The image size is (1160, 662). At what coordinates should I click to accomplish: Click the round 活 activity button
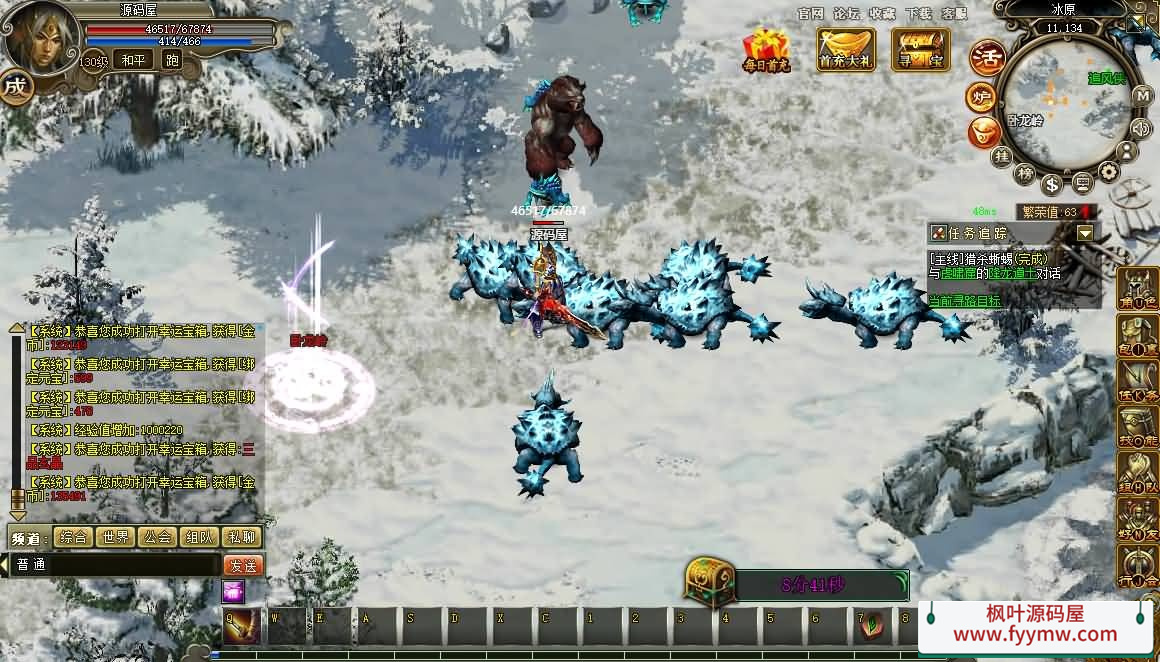tap(987, 57)
